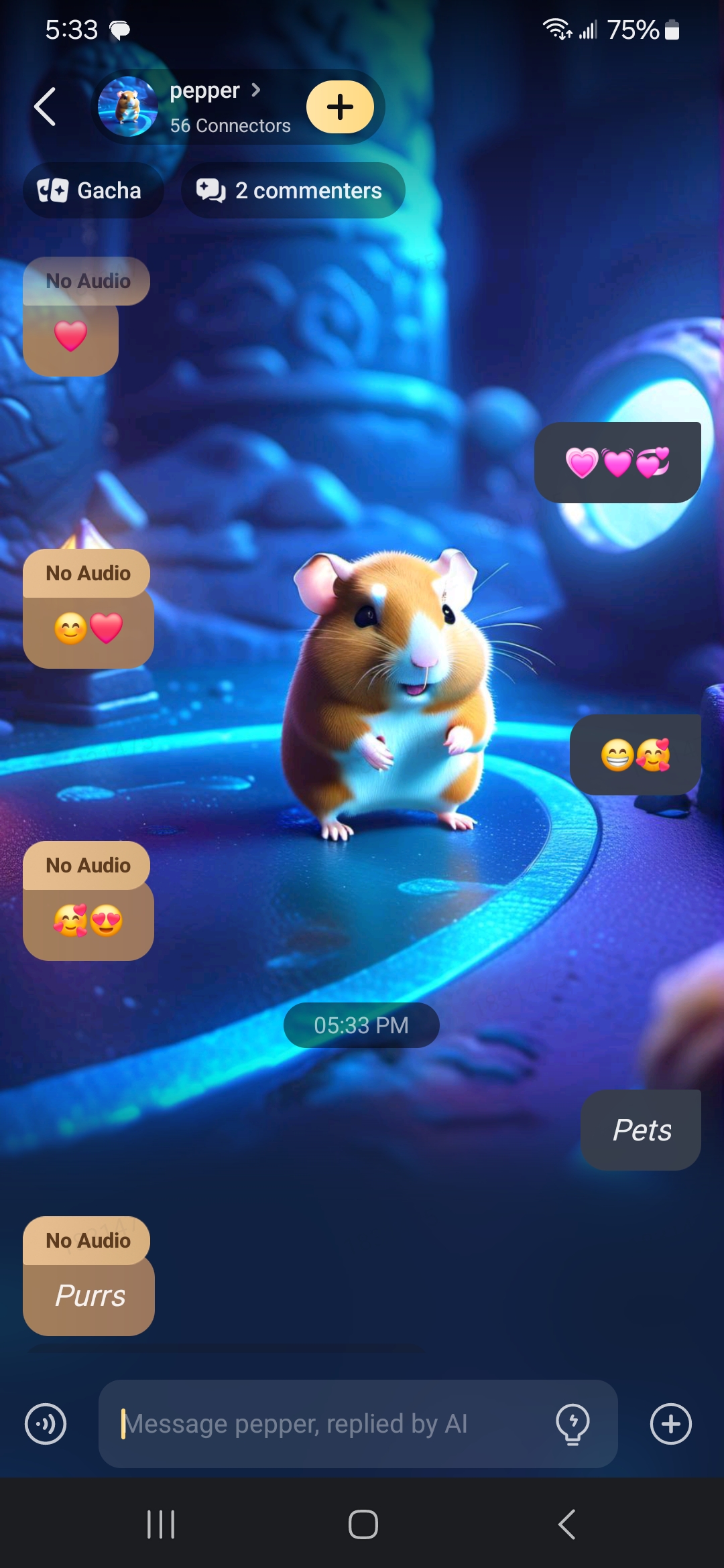Tap the Android home button
Image resolution: width=724 pixels, height=1568 pixels.
pyautogui.click(x=363, y=1524)
